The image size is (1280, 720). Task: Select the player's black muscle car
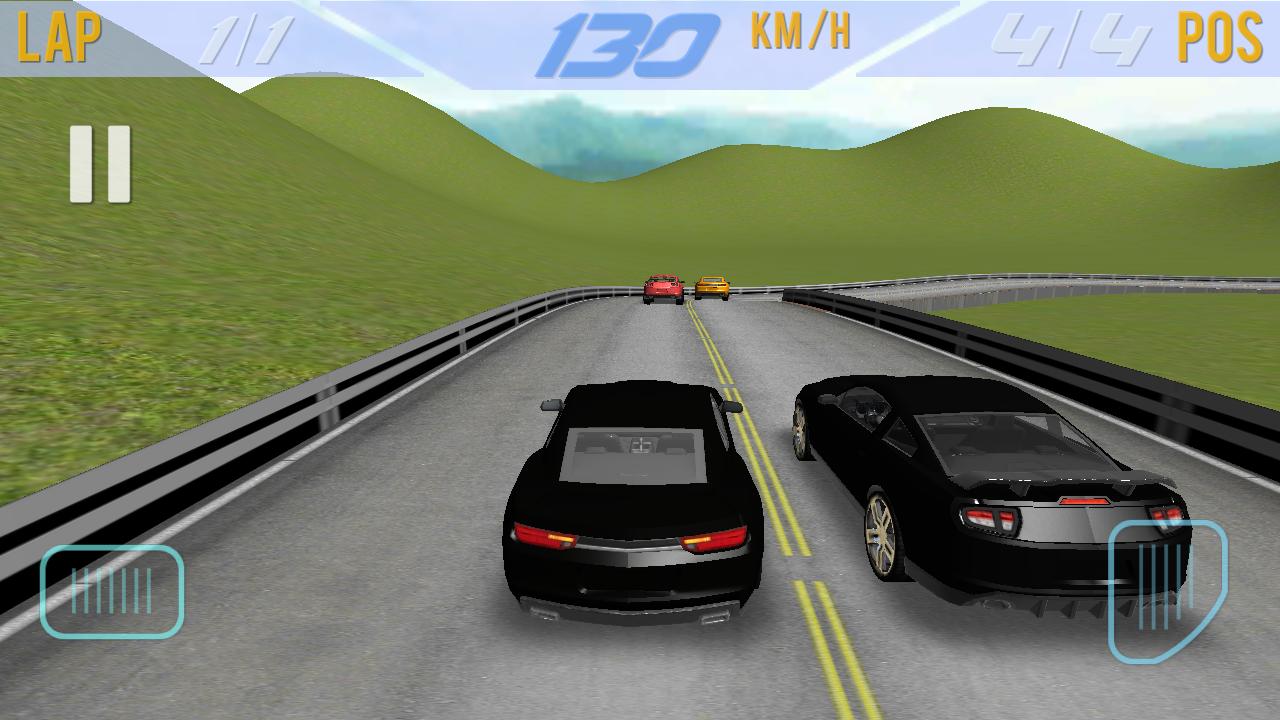[x=630, y=510]
